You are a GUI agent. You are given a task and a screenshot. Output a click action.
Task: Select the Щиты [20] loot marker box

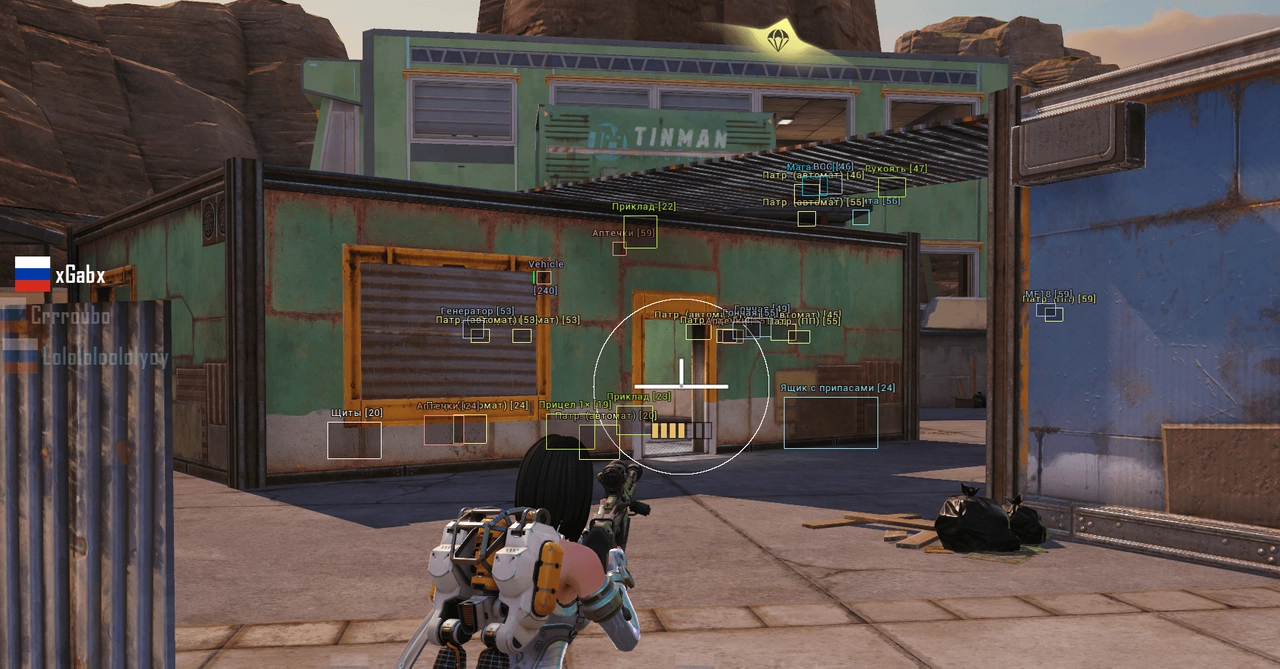pyautogui.click(x=354, y=440)
